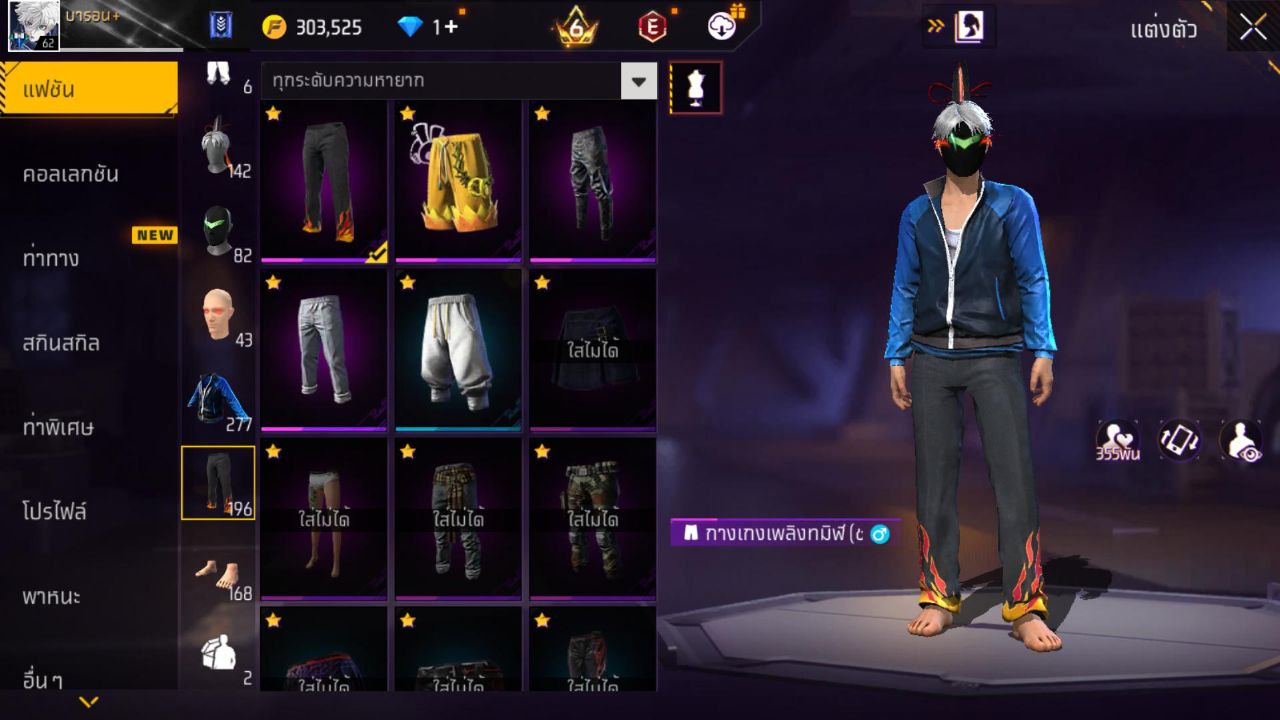Open character preview via the avatar eye icon
This screenshot has height=720, width=1280.
click(x=1240, y=440)
